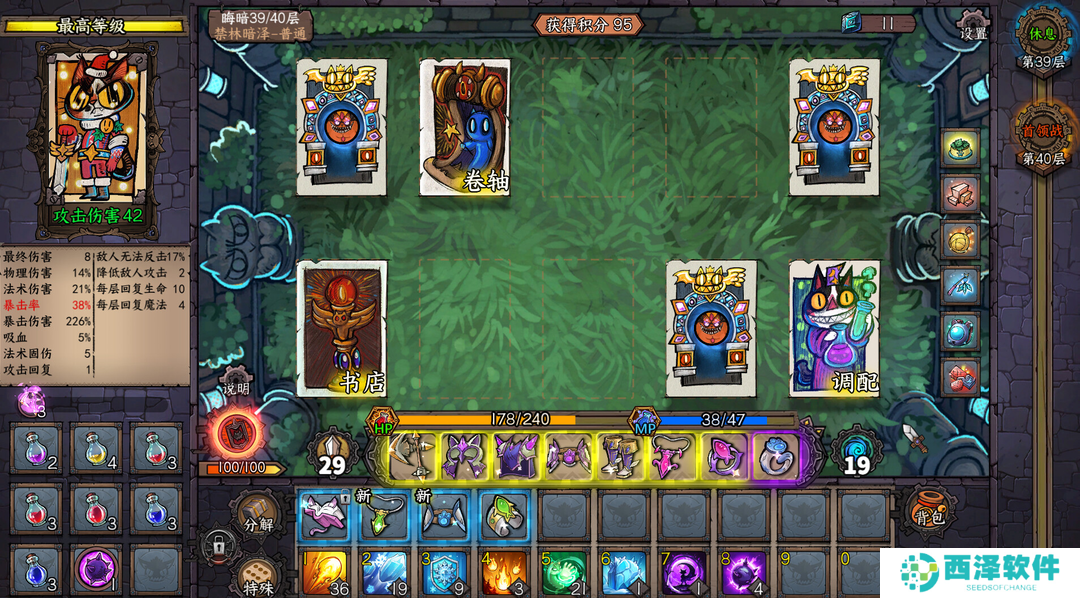Click the equipped purple chest armor
Image resolution: width=1080 pixels, height=598 pixels.
tap(517, 455)
